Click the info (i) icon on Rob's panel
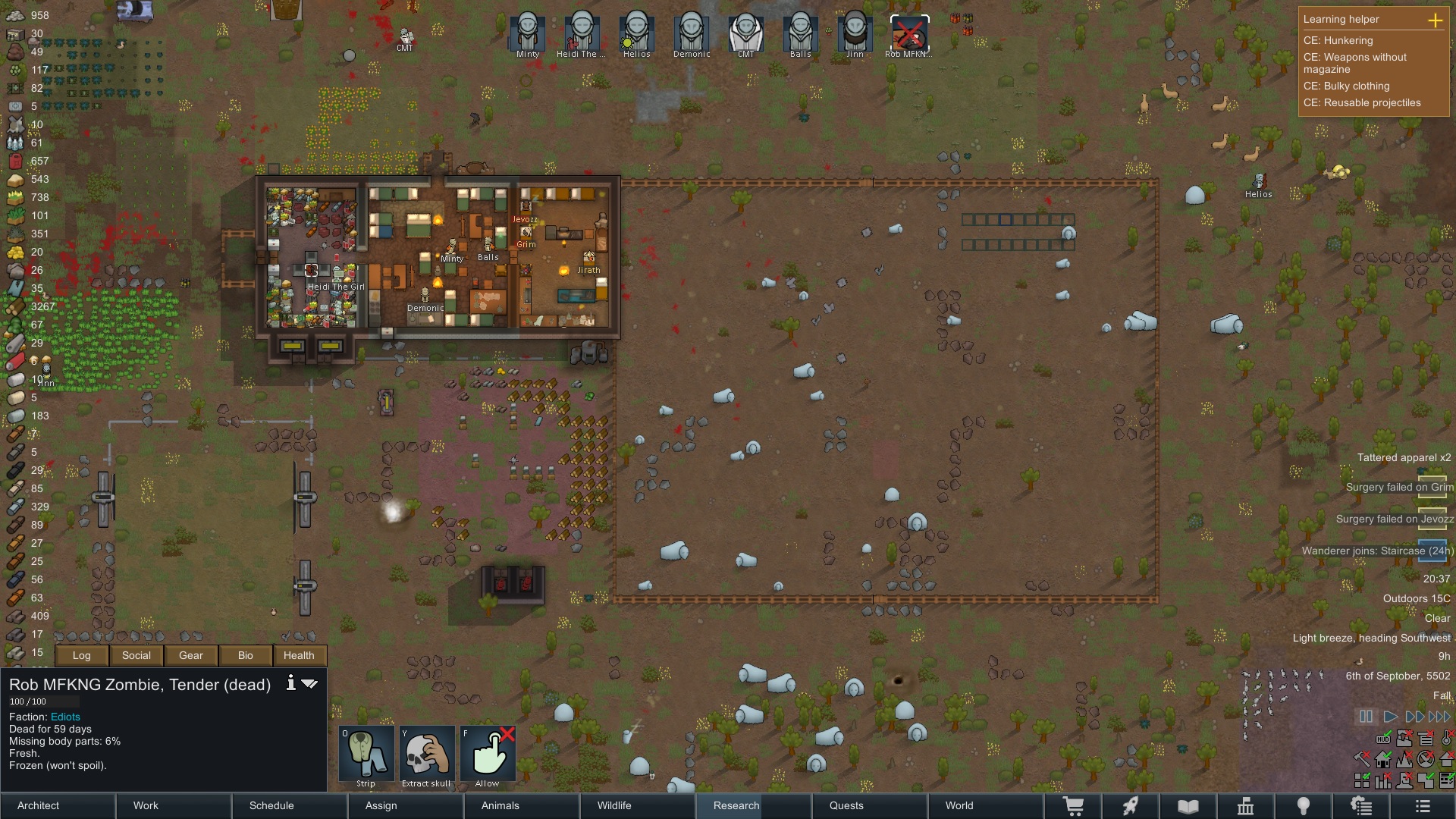 tap(290, 683)
